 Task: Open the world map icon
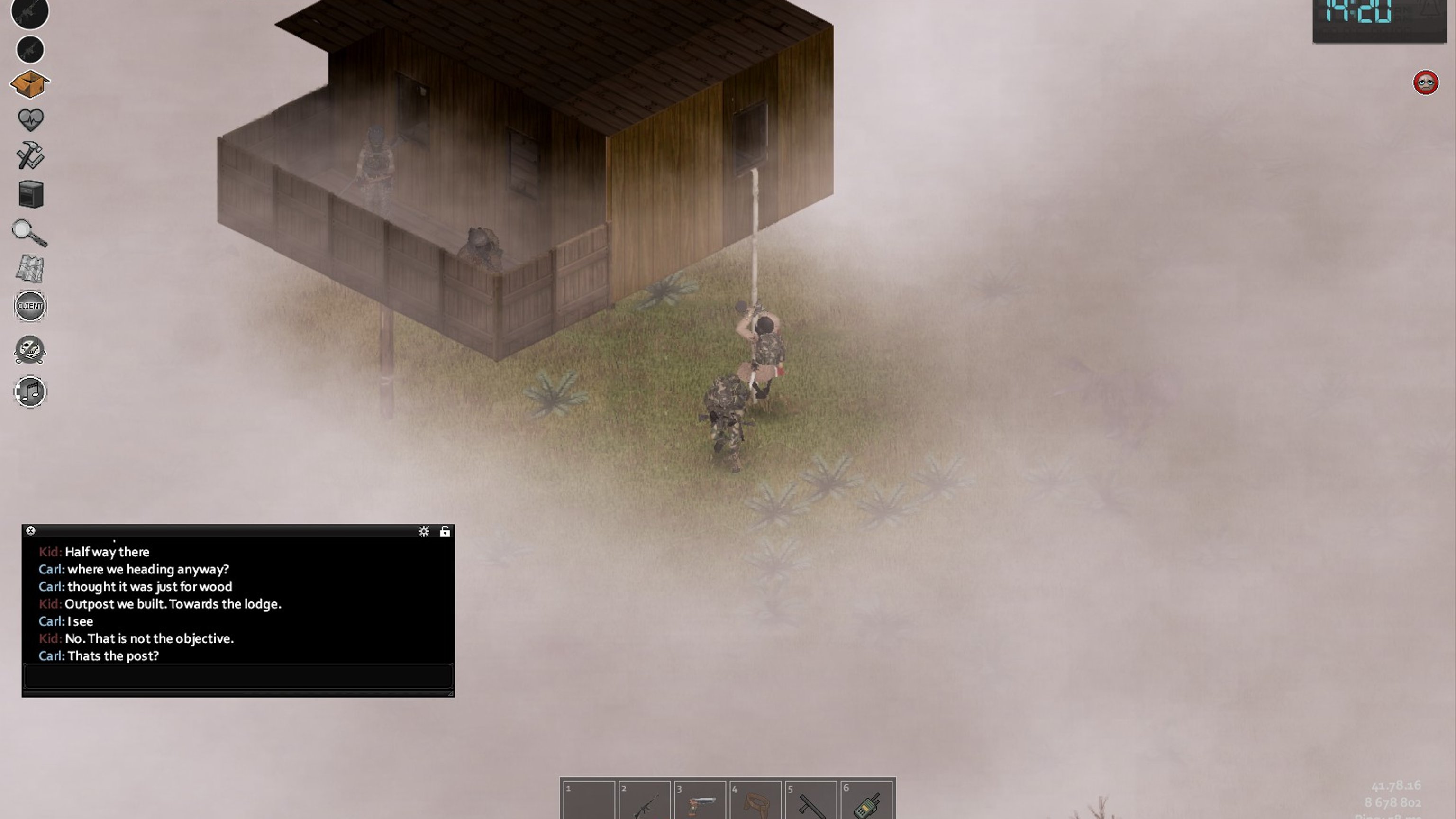pyautogui.click(x=29, y=268)
